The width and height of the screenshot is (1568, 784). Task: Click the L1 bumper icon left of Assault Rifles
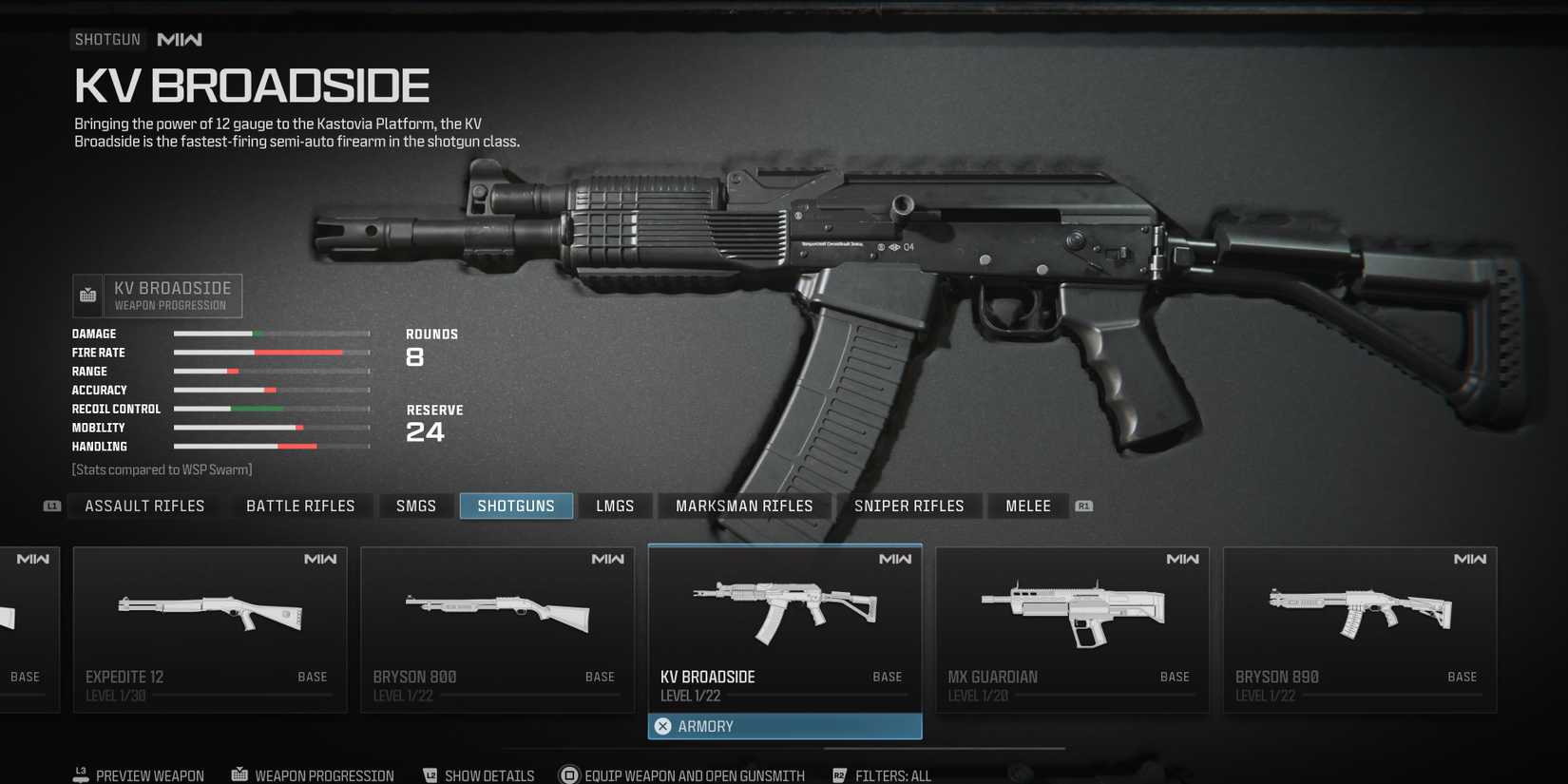tap(52, 506)
